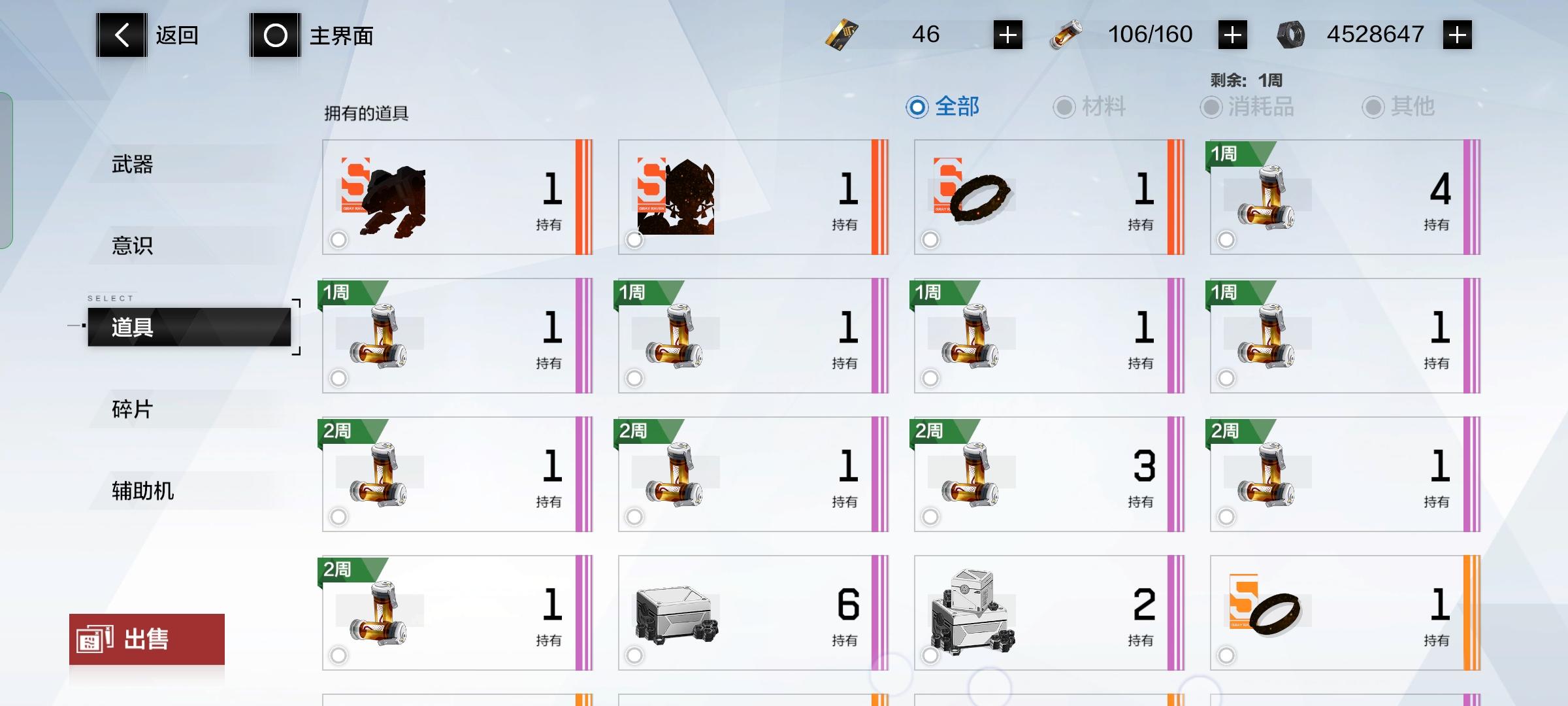Add stamina via the plus next to 106/160

pos(1231,34)
